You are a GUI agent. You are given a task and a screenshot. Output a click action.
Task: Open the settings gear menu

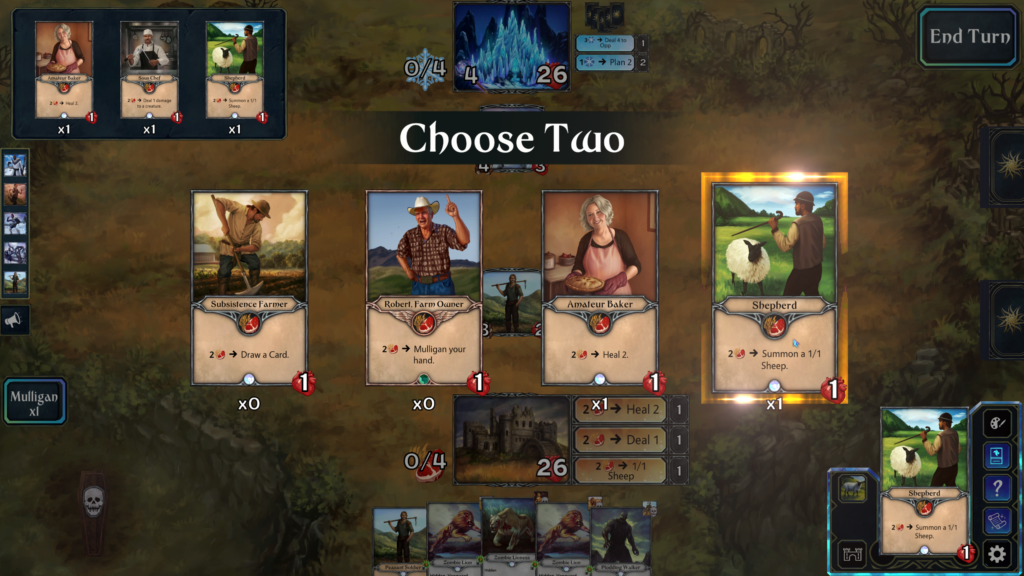click(996, 554)
